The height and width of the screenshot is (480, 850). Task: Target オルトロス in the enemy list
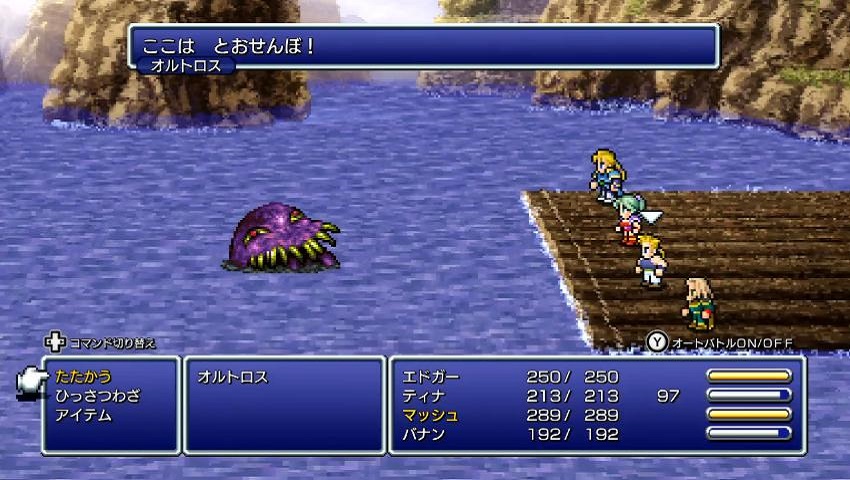click(x=232, y=377)
